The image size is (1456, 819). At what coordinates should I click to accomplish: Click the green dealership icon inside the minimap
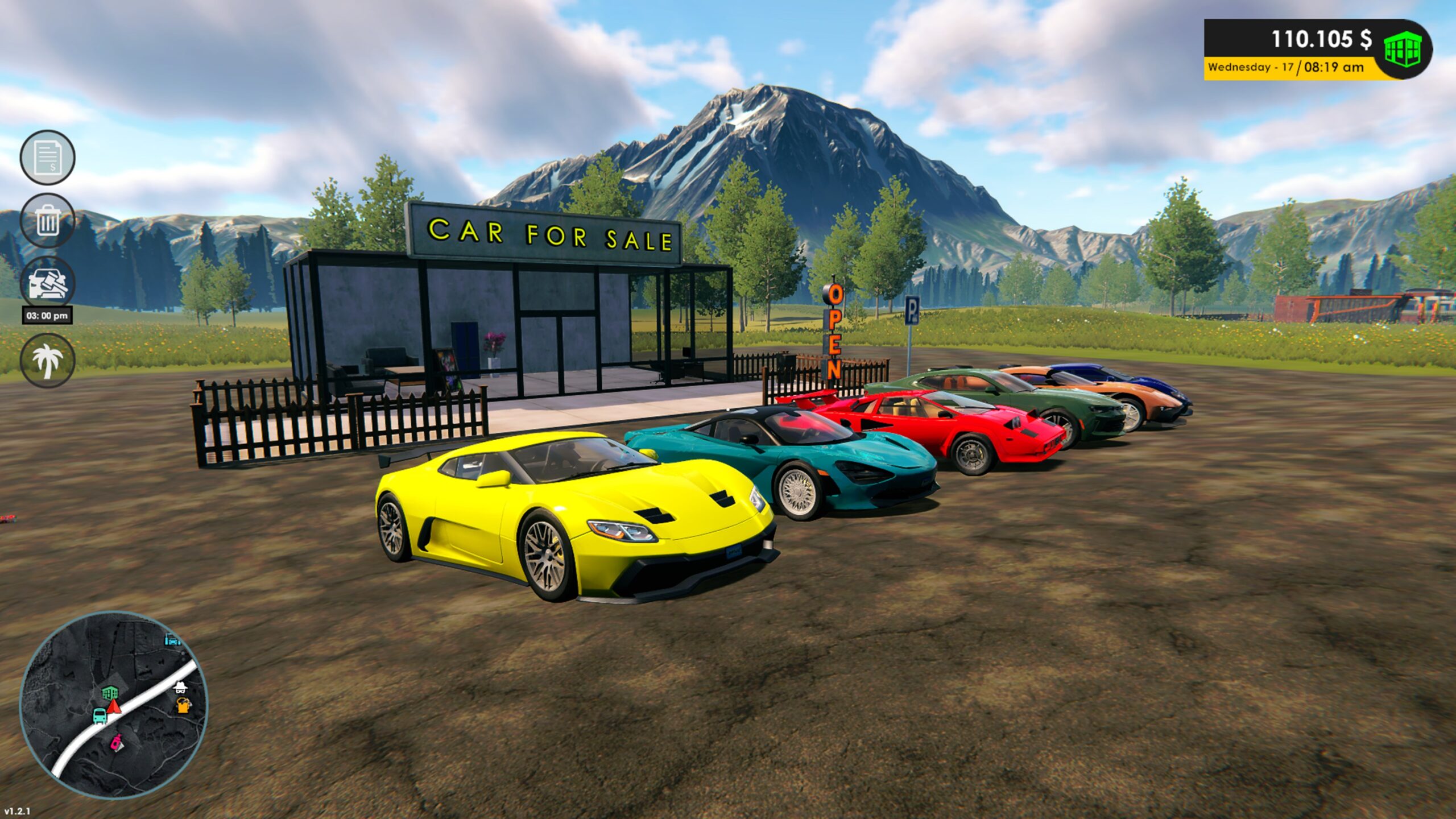point(110,693)
